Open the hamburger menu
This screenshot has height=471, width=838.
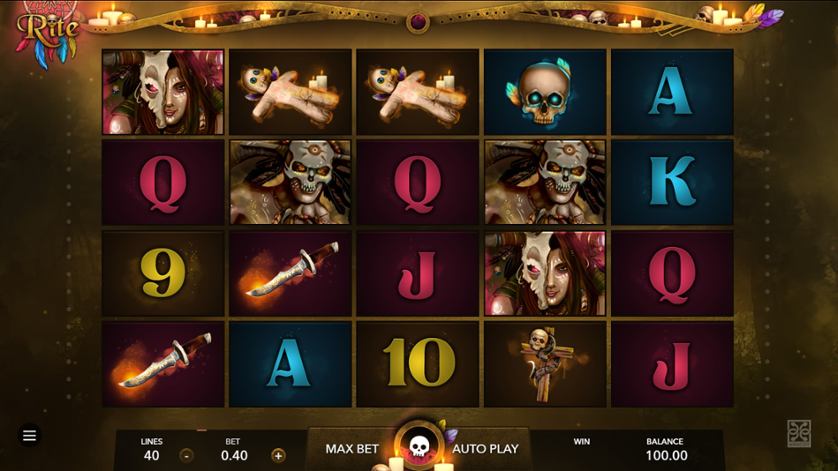[x=30, y=436]
